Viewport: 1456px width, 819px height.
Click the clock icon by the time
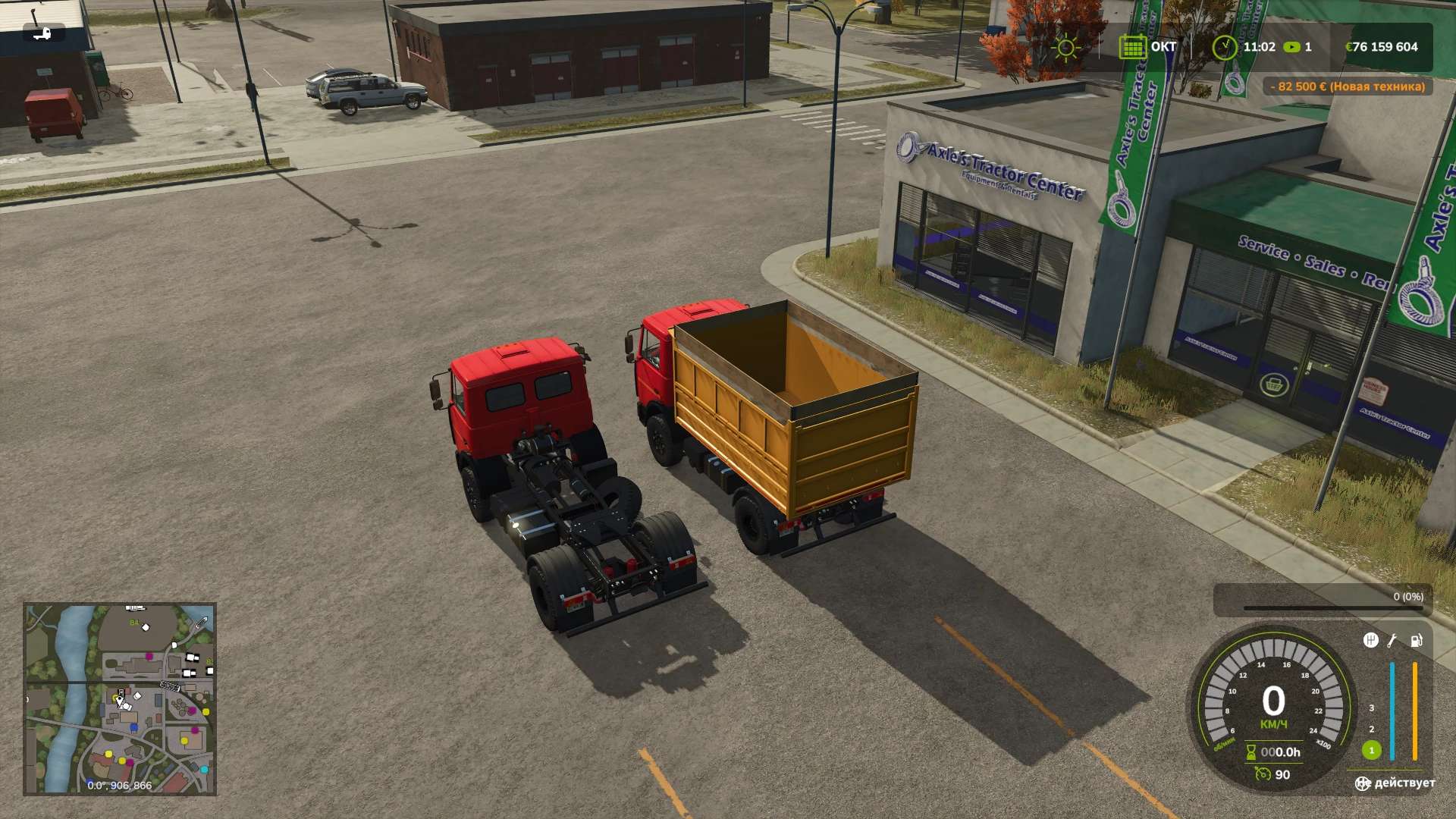coord(1224,47)
